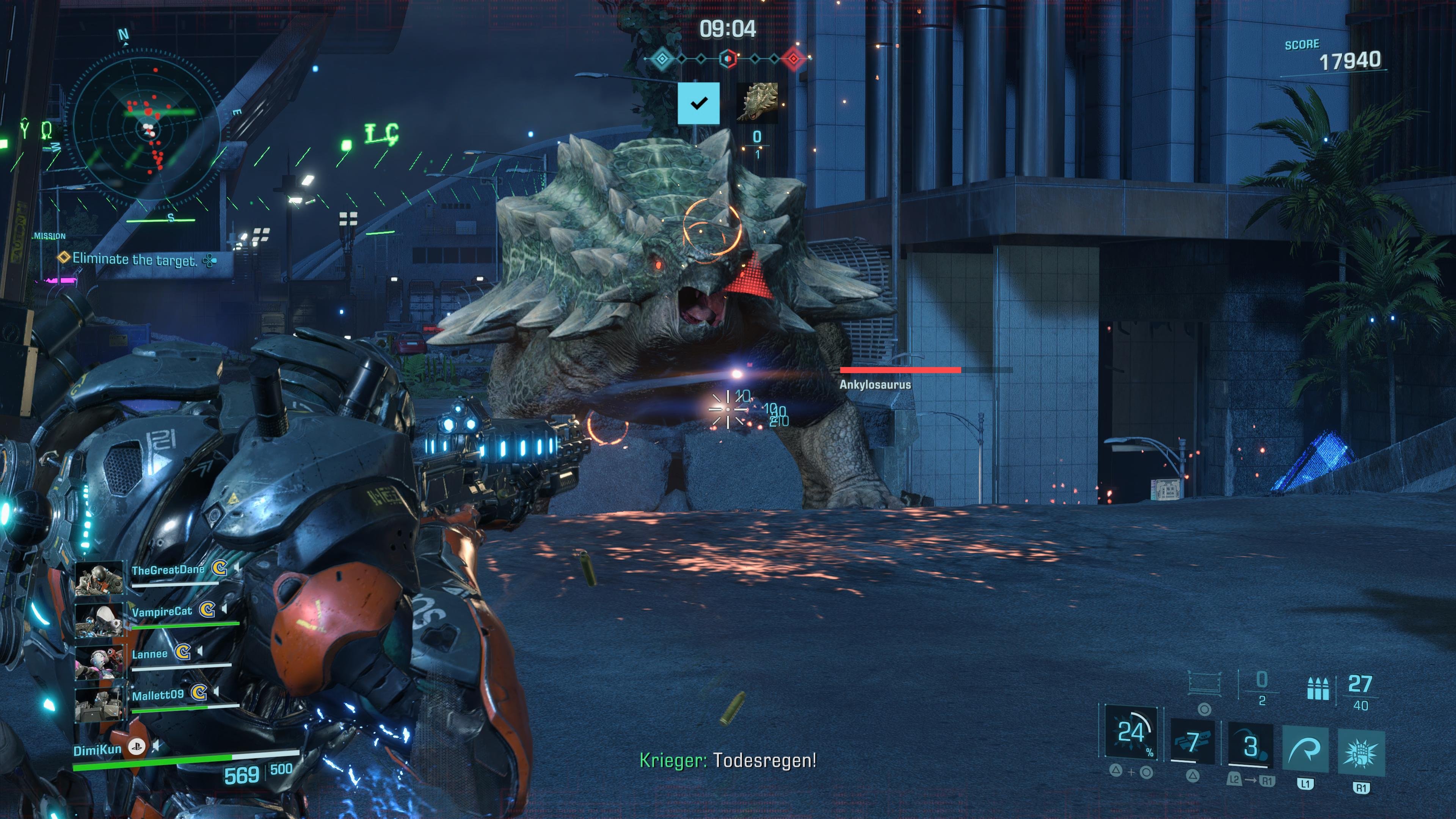
Task: Select the gun skill with 7 cooldown
Action: pos(1192,742)
